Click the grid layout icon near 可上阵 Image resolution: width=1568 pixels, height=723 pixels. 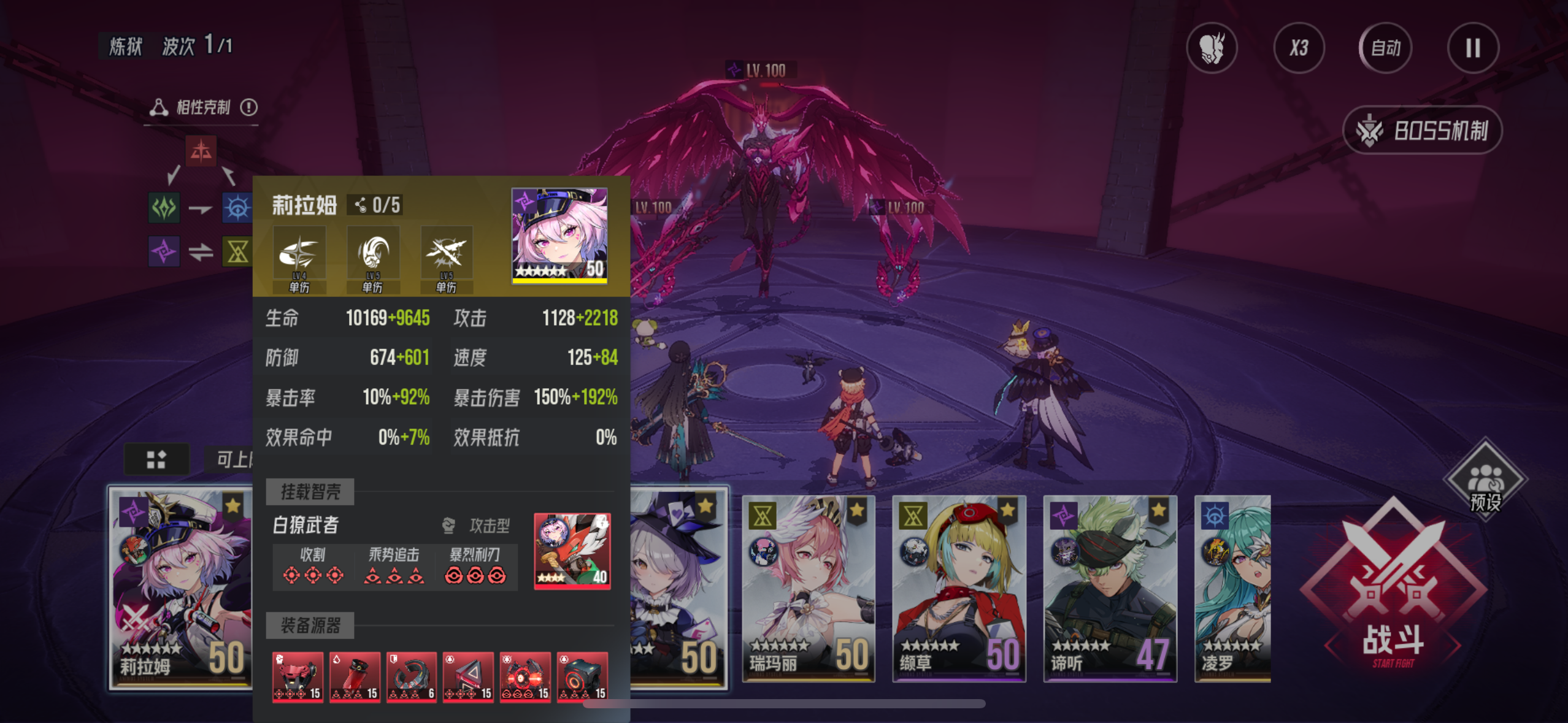157,458
